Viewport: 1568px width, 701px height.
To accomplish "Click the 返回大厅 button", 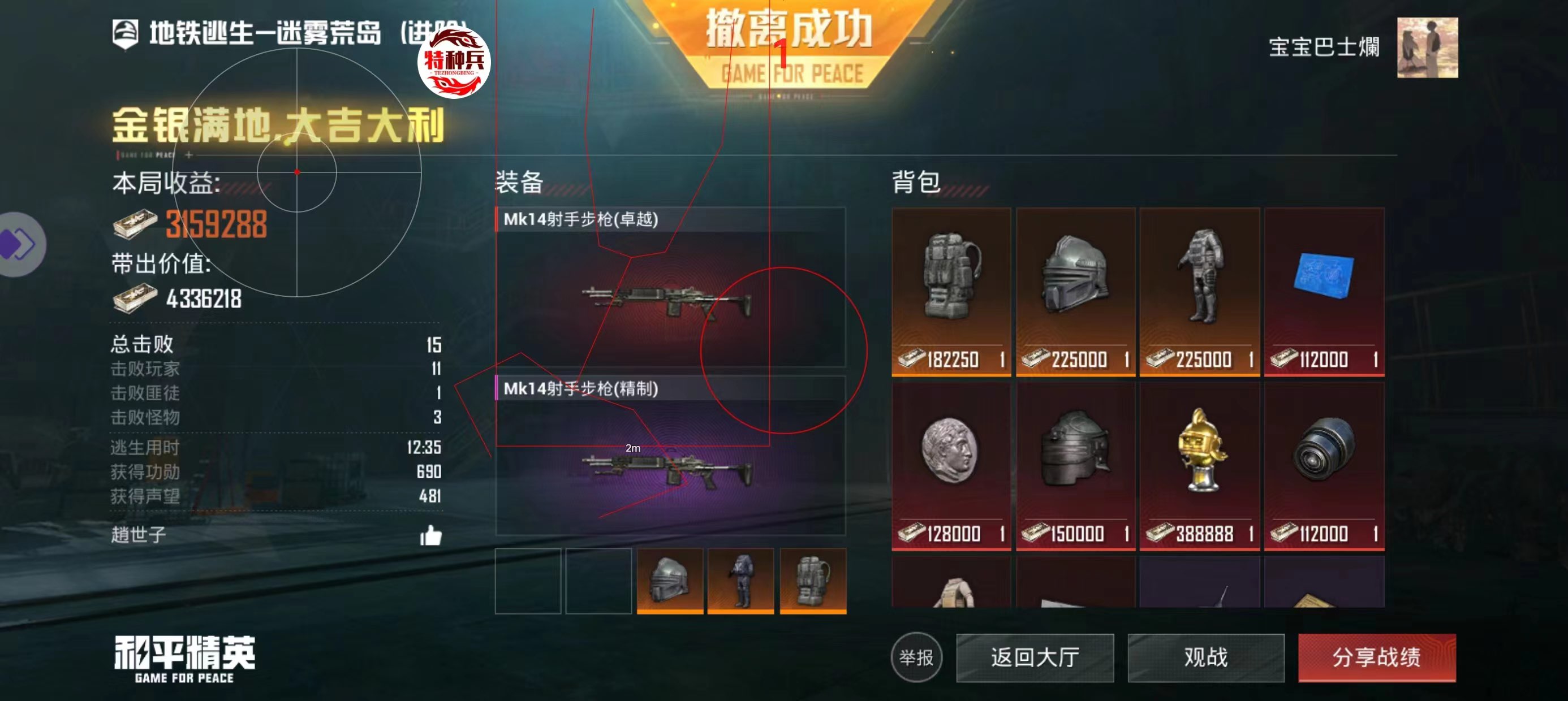I will pos(1036,657).
